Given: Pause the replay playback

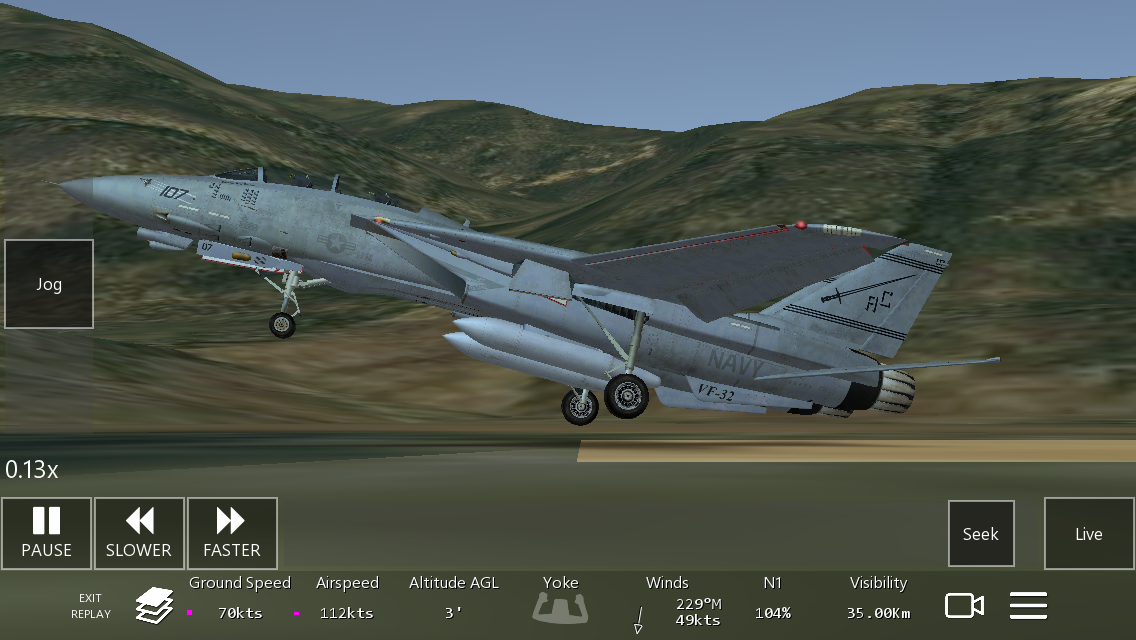Looking at the screenshot, I should pyautogui.click(x=46, y=533).
